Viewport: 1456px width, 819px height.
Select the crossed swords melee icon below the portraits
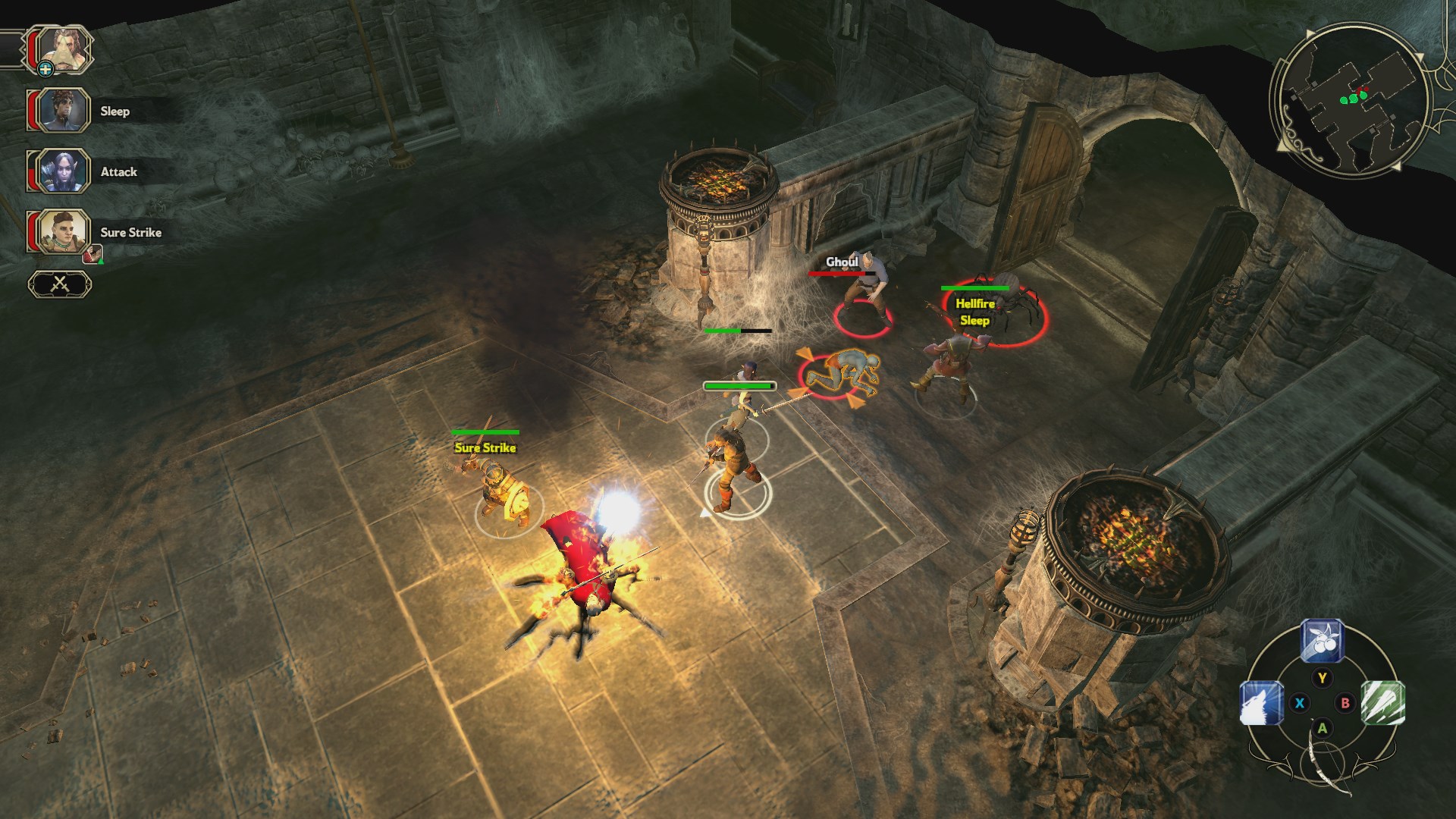coord(59,282)
